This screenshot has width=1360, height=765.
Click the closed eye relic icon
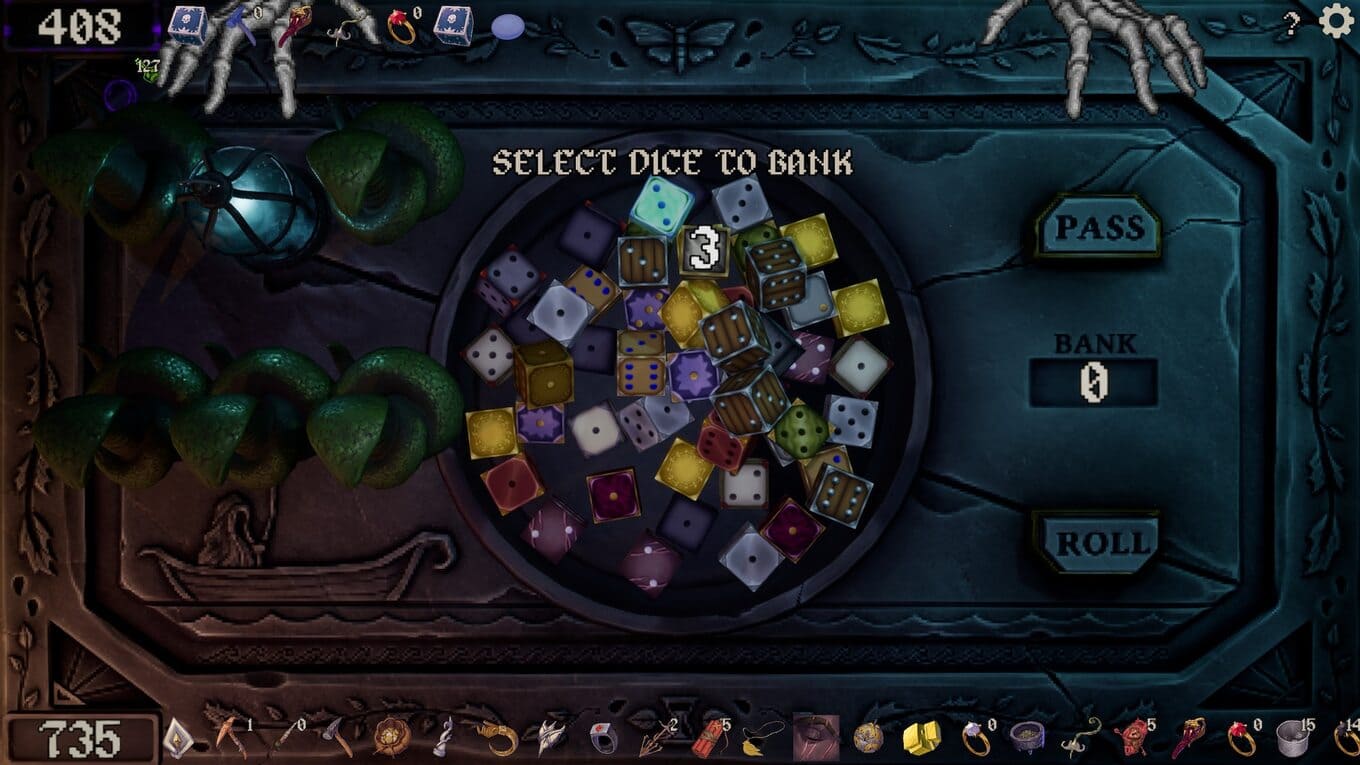click(816, 738)
